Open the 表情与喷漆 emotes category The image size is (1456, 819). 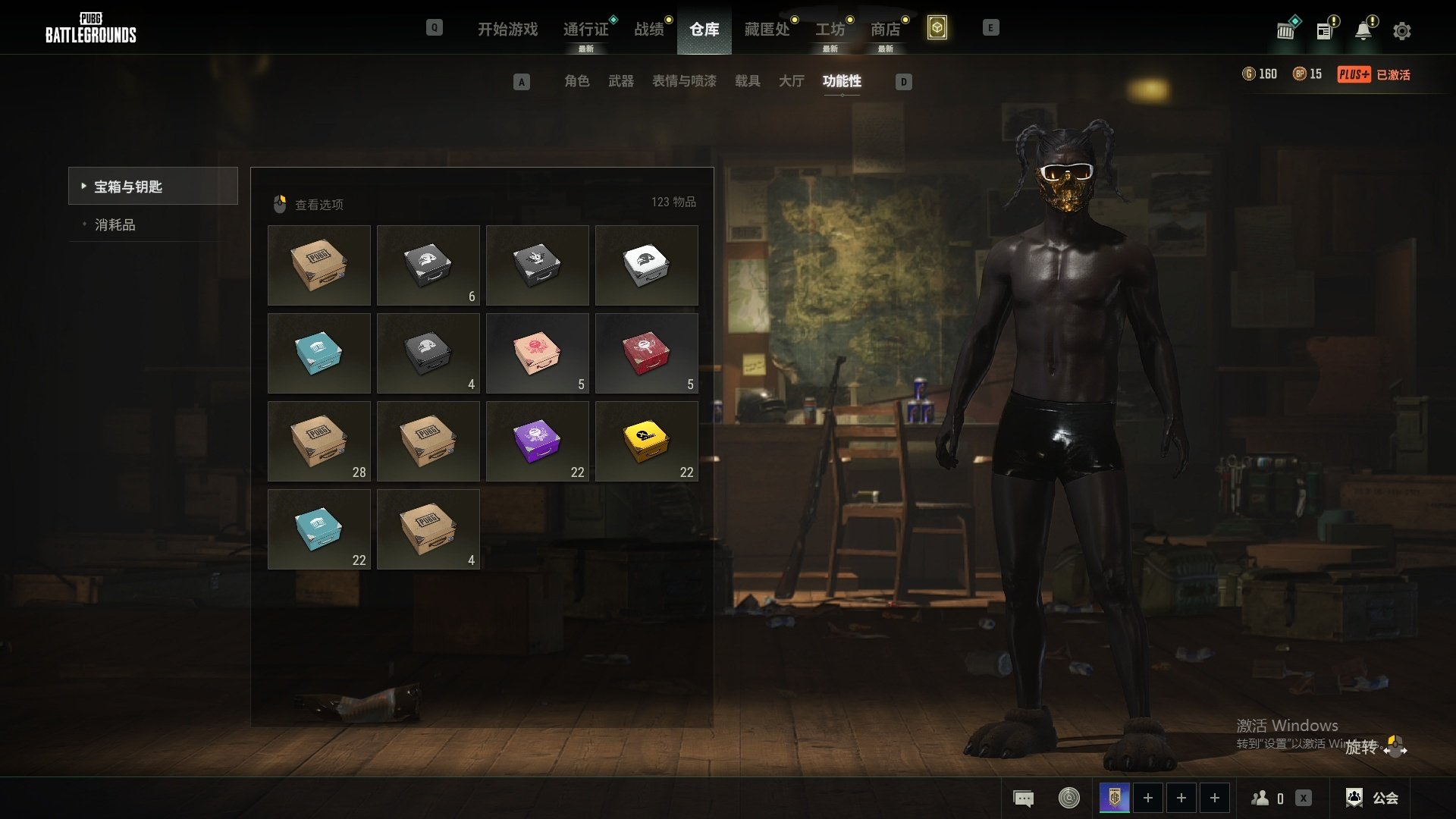684,81
